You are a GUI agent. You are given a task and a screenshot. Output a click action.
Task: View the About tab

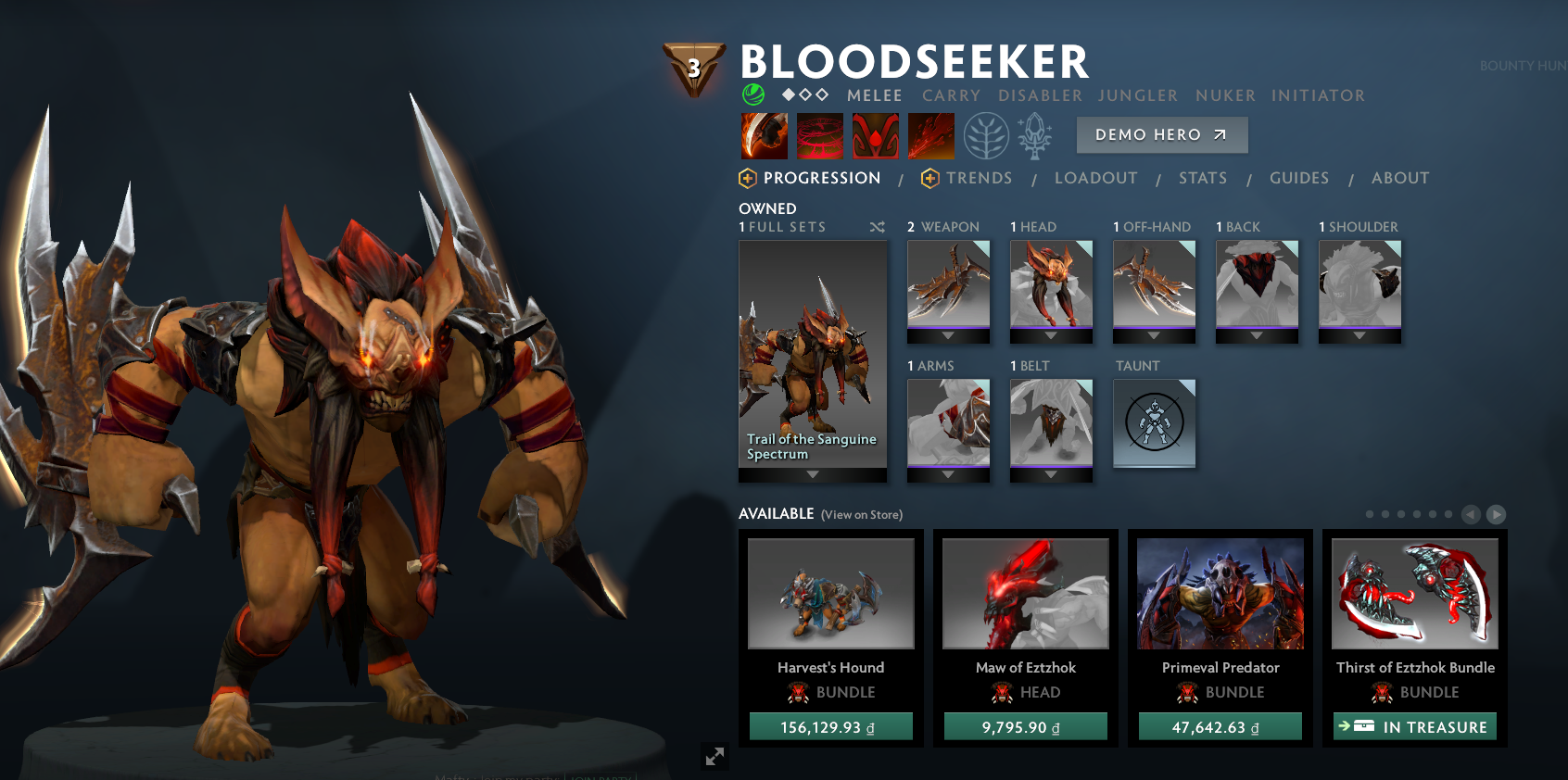1399,178
